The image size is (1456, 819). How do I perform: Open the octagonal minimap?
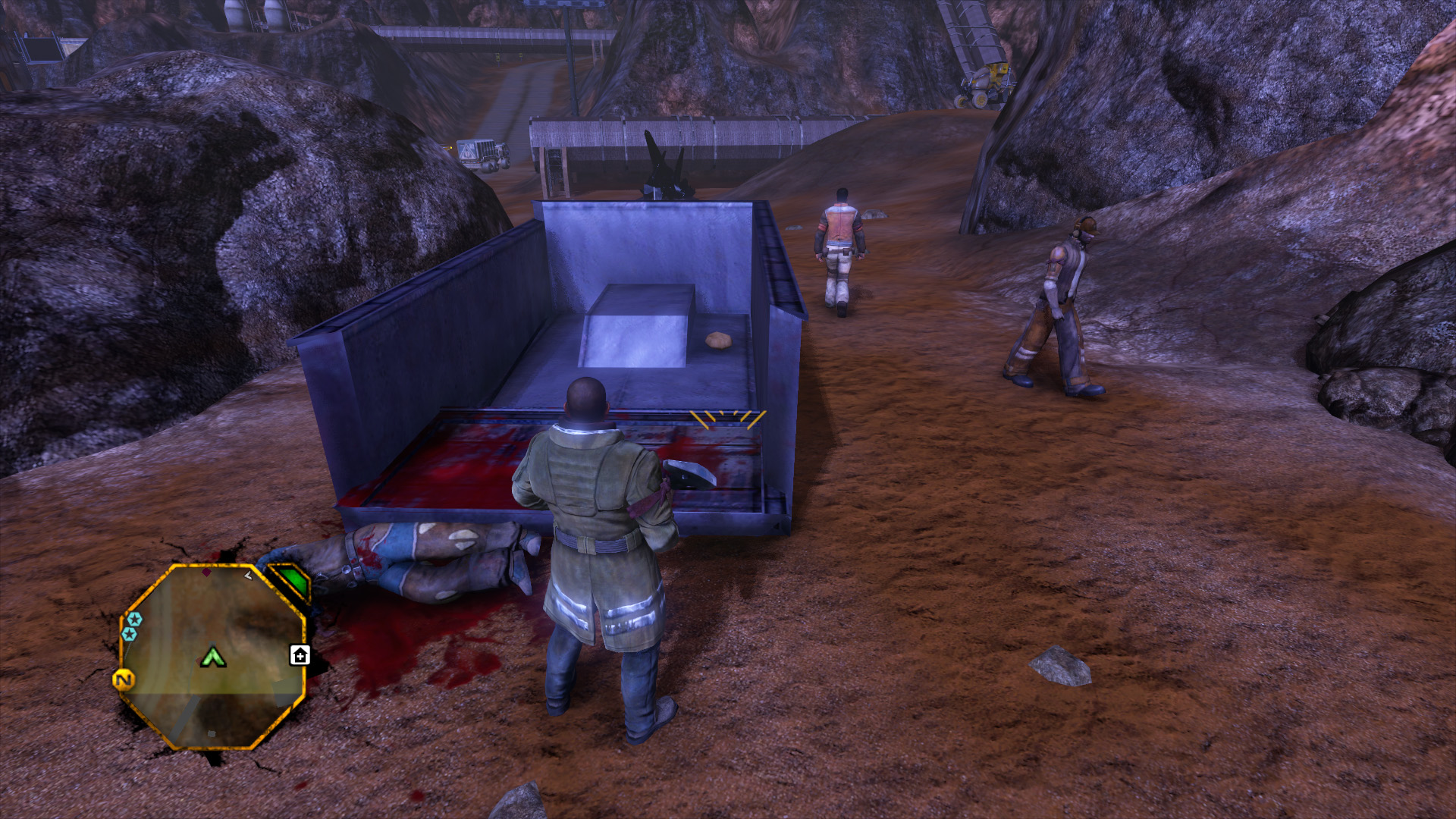tap(213, 657)
